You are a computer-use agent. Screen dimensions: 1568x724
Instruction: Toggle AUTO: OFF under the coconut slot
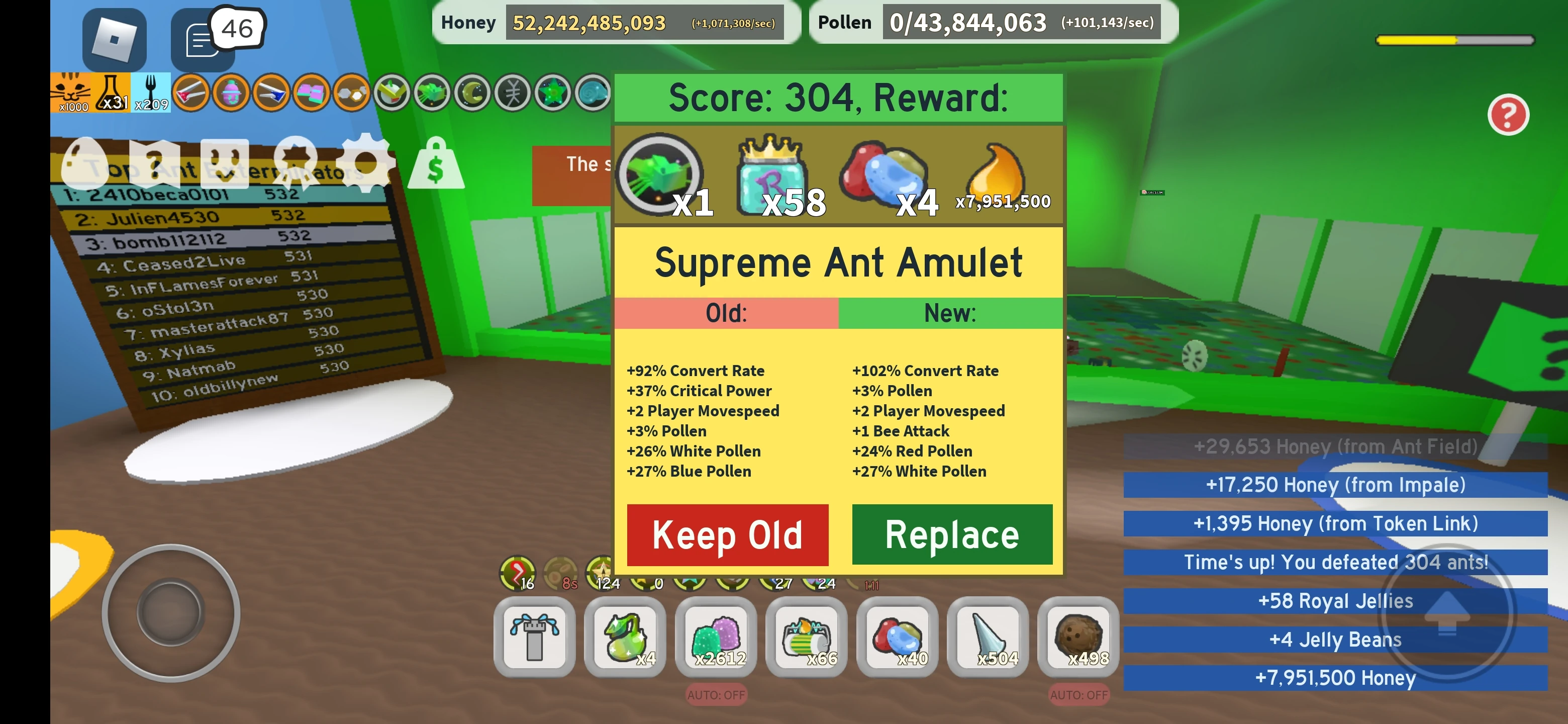coord(1077,694)
